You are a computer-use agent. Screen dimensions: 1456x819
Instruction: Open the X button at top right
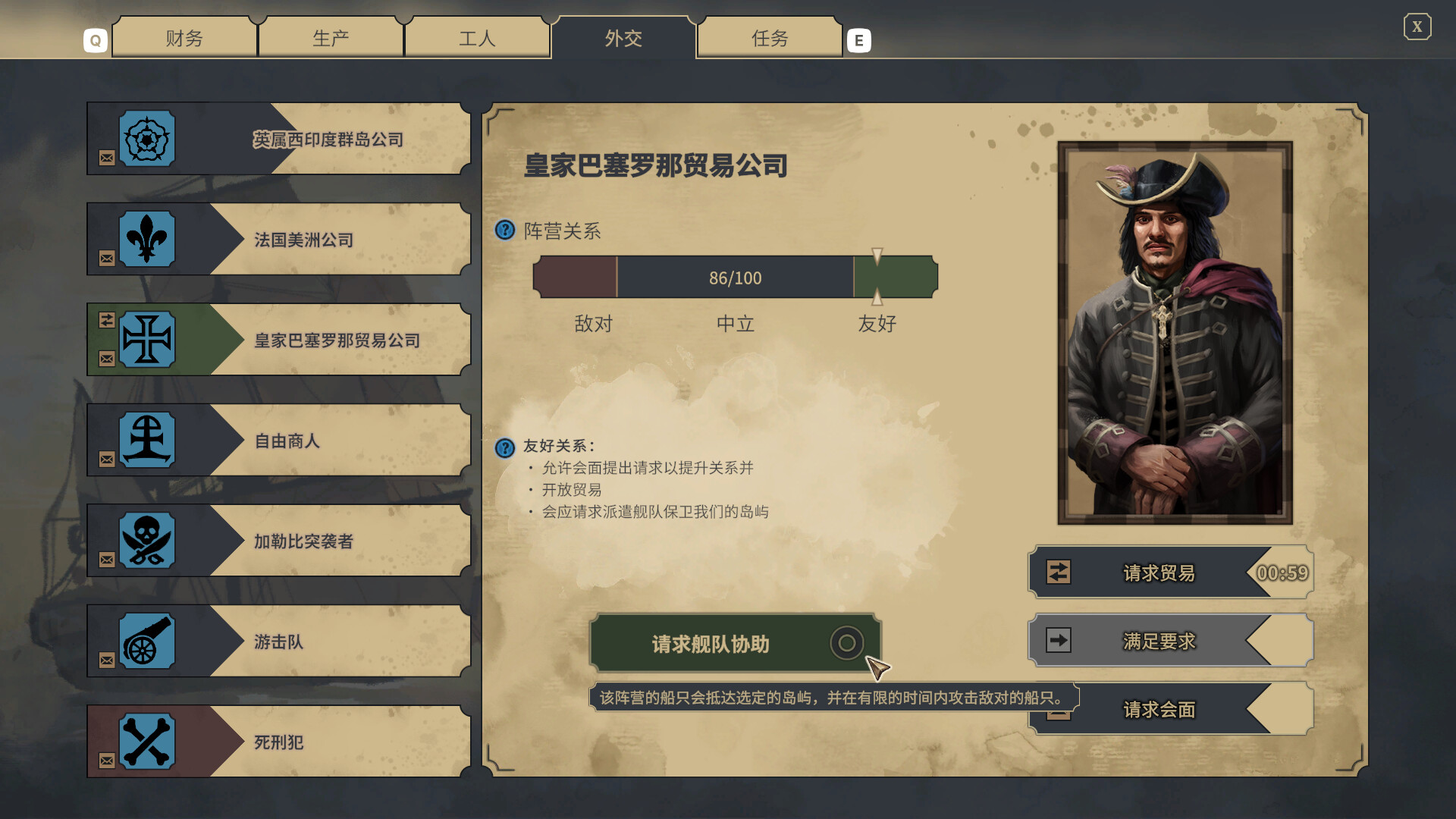point(1417,27)
